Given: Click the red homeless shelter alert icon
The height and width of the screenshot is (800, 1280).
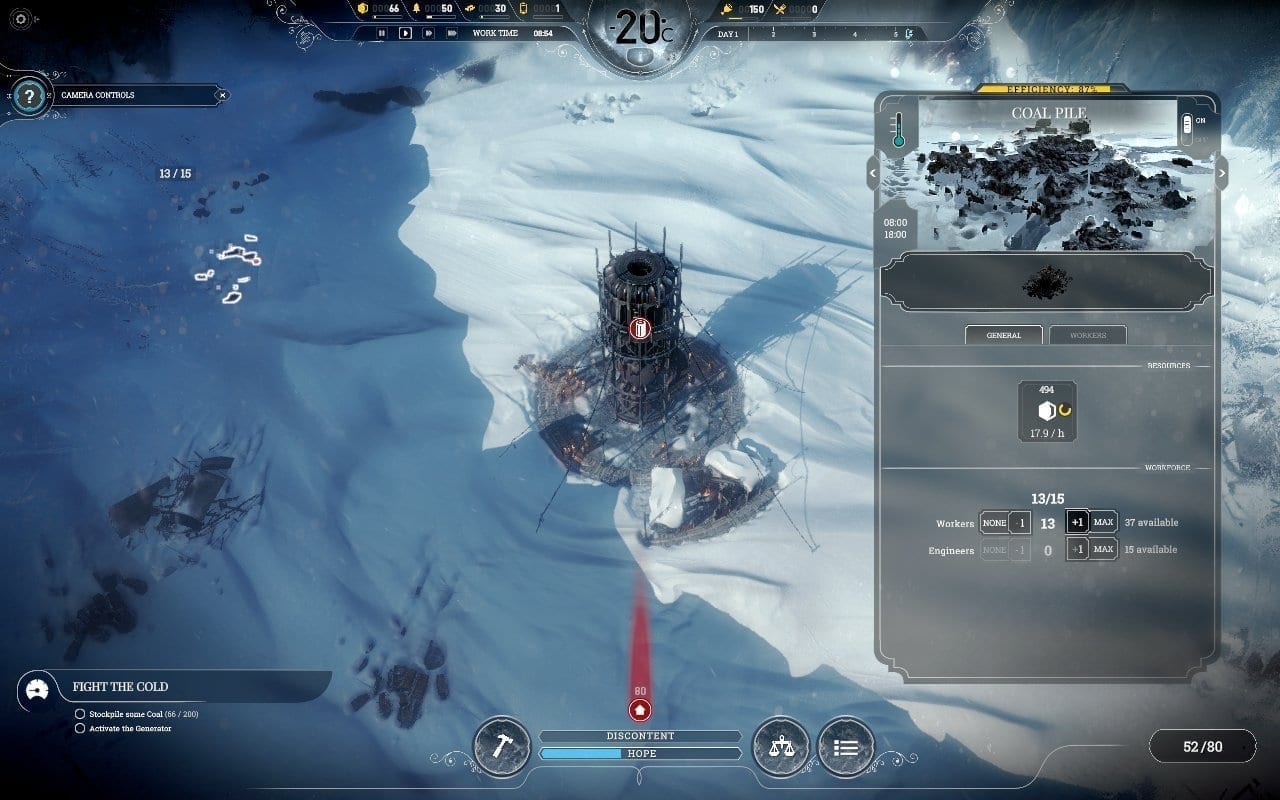Looking at the screenshot, I should pos(640,710).
